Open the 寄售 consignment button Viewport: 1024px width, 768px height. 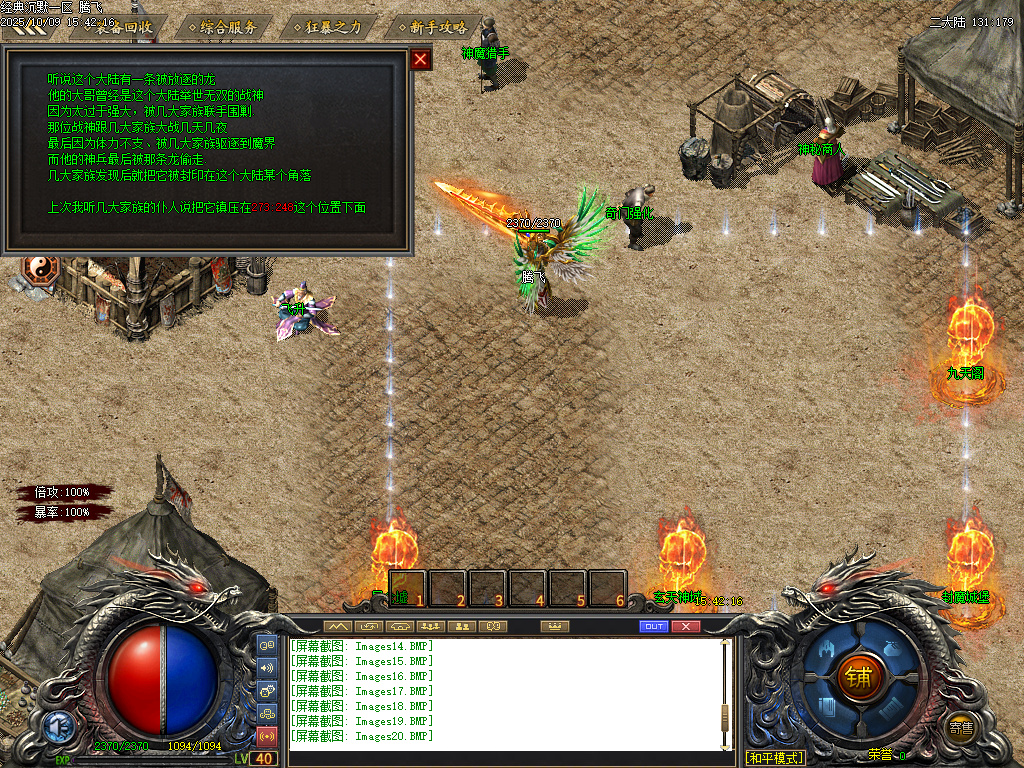point(962,727)
